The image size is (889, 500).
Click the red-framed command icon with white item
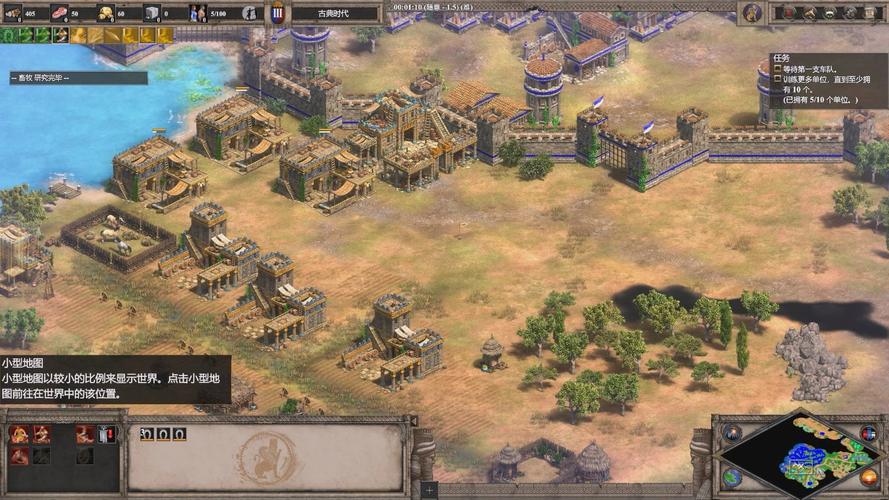[x=107, y=434]
